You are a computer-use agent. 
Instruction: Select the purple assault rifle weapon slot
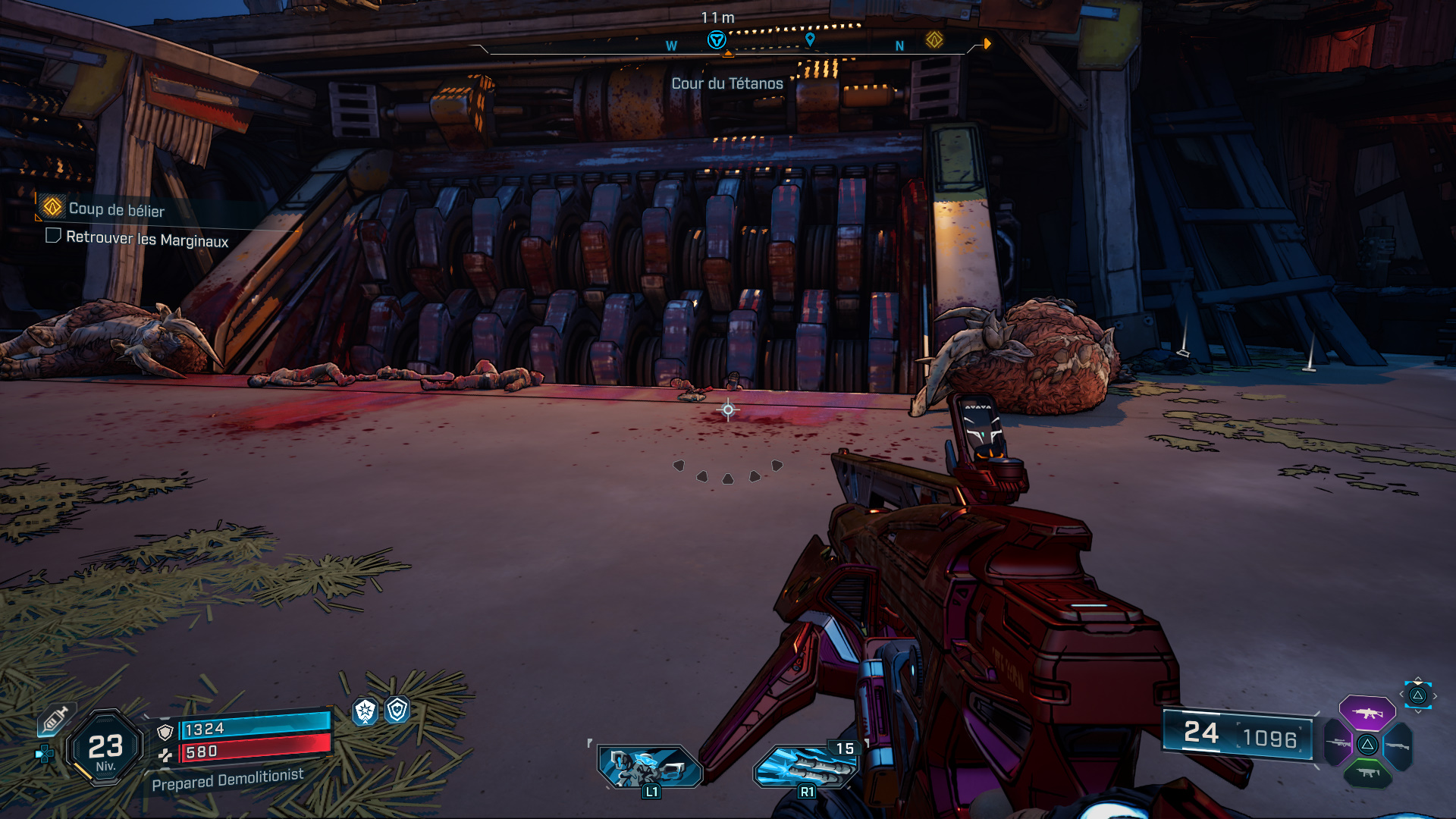[1367, 713]
